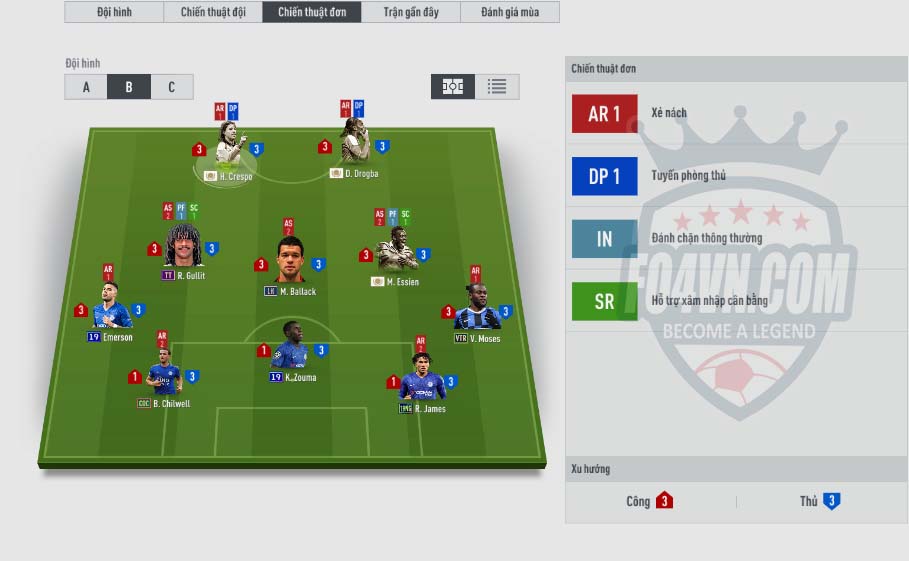Image resolution: width=909 pixels, height=561 pixels.
Task: Select the Chiến thuật đơn tab
Action: point(312,12)
